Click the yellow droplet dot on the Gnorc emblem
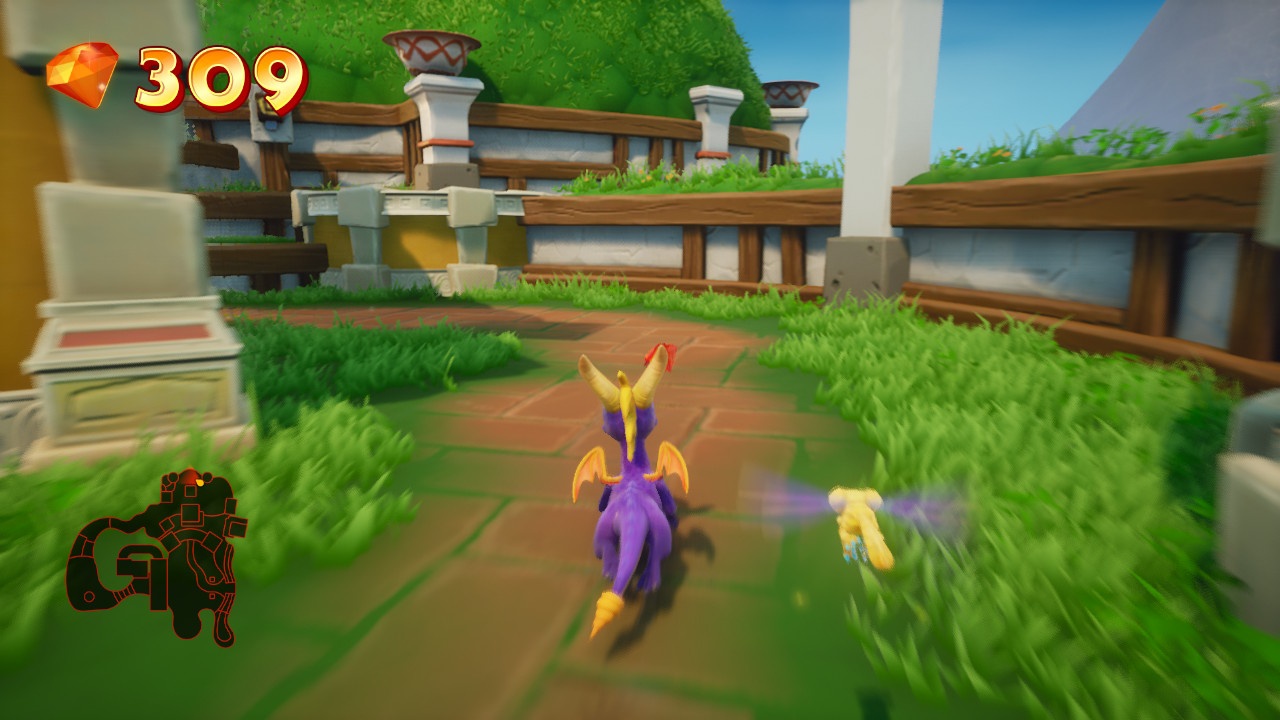Viewport: 1280px width, 720px height. click(200, 483)
